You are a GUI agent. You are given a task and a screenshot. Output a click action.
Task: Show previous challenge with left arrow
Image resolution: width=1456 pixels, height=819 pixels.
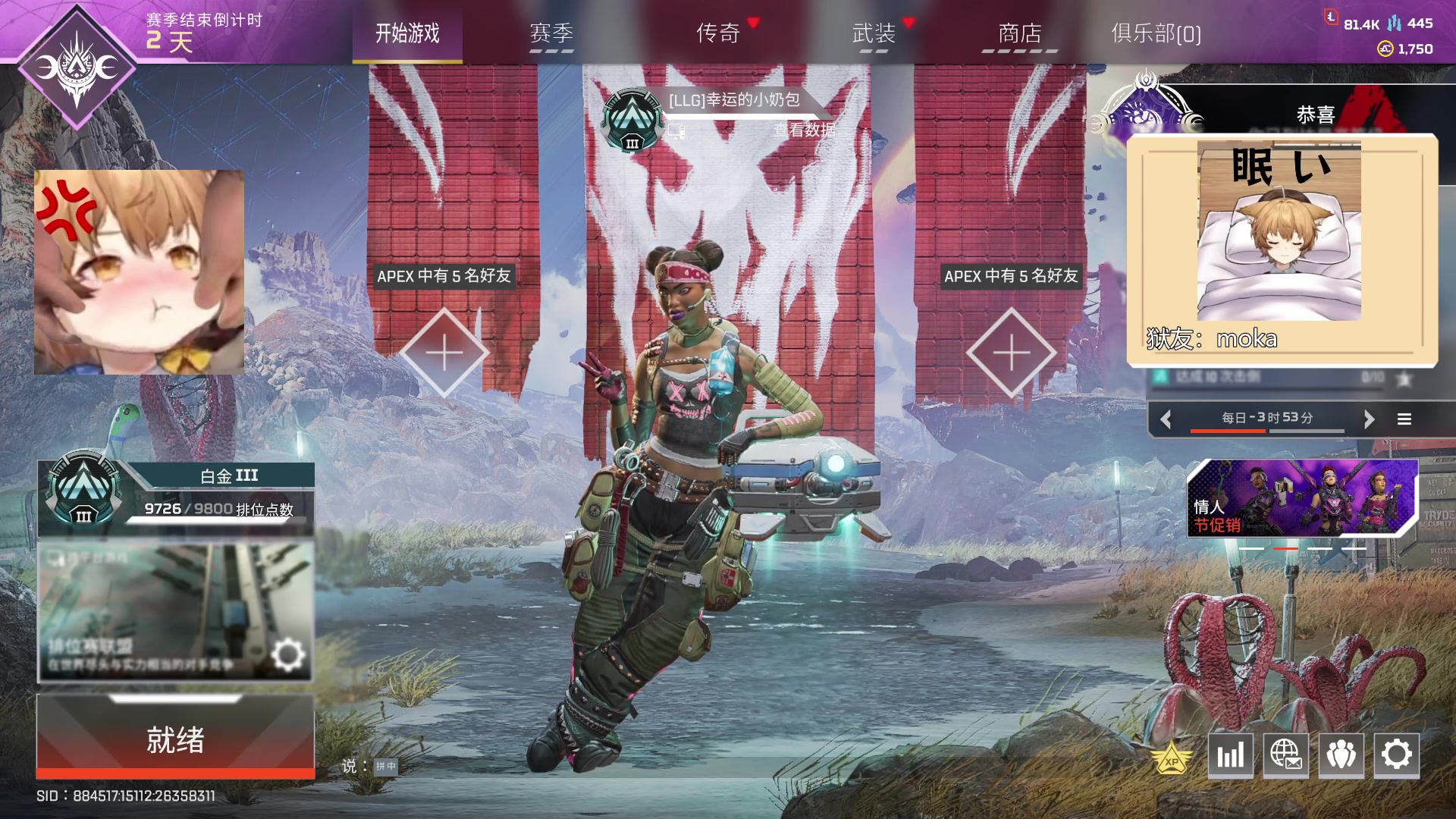pos(1166,419)
